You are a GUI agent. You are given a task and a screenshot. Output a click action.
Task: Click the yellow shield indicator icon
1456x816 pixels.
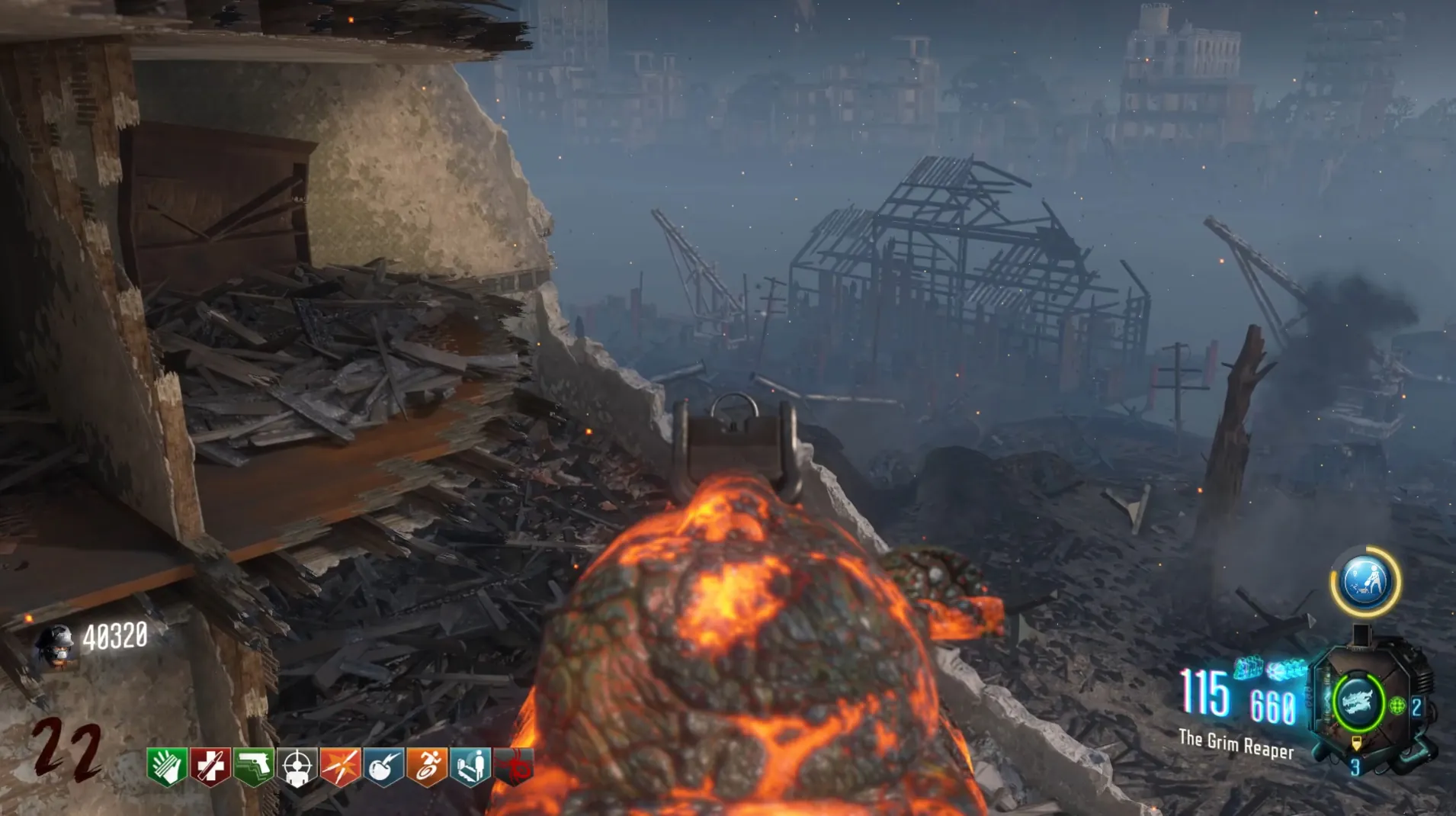[1356, 744]
